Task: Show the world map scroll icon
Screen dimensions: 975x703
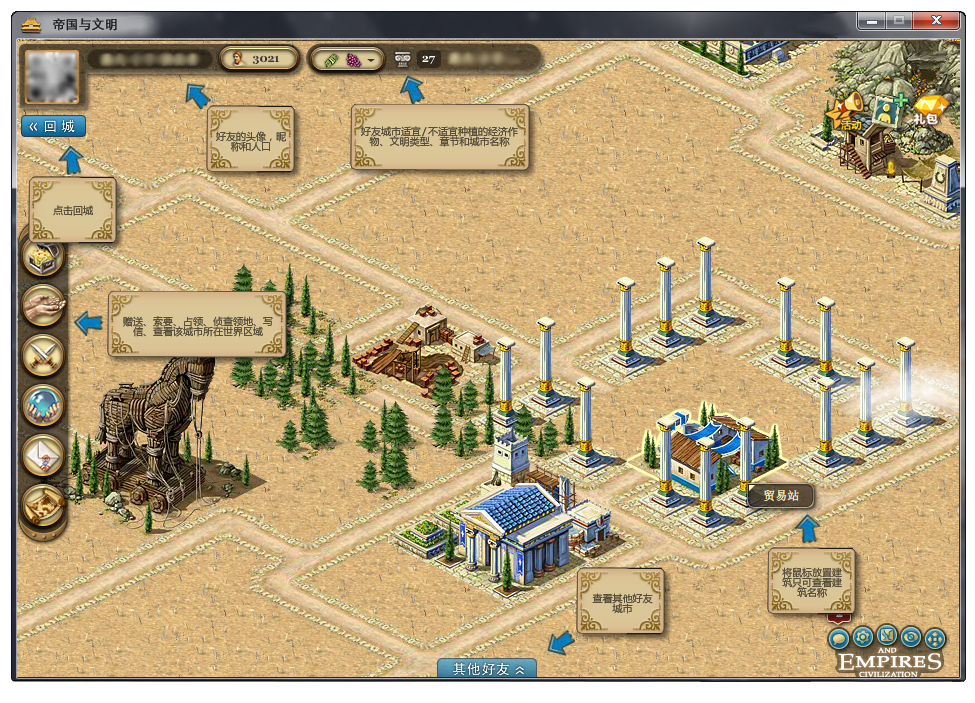Action: [44, 504]
